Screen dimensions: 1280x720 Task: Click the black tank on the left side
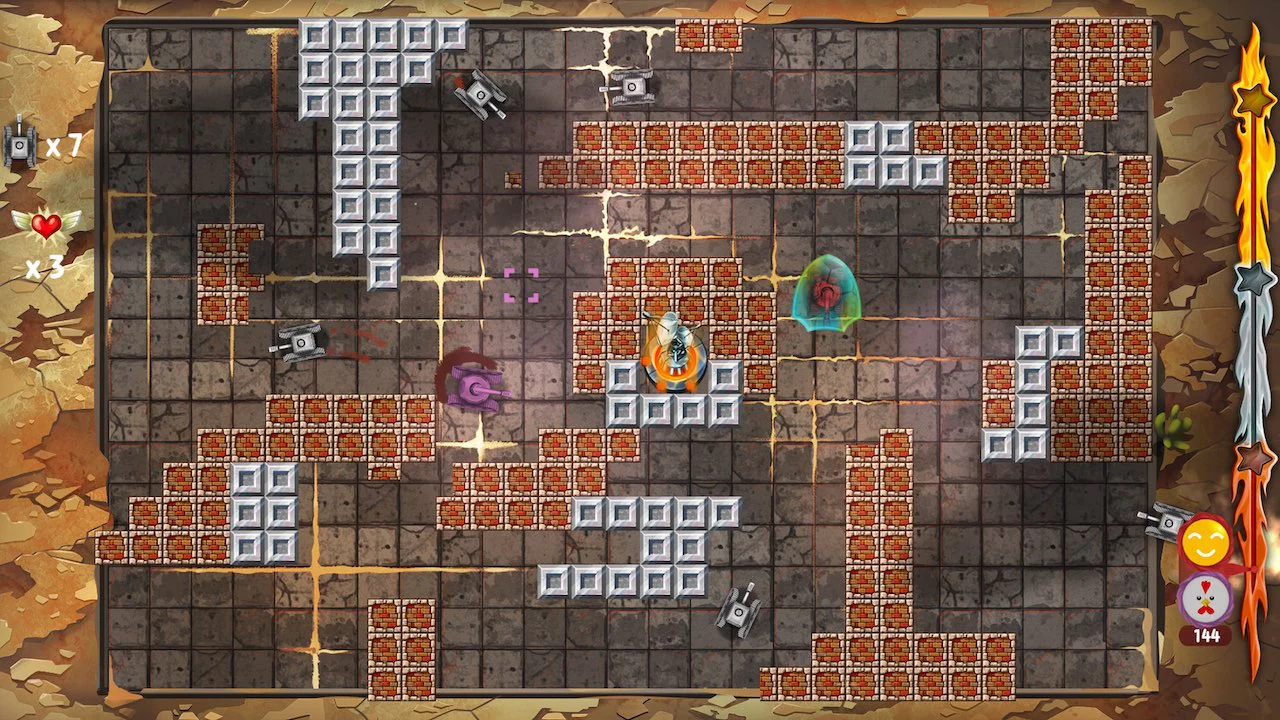(x=300, y=341)
